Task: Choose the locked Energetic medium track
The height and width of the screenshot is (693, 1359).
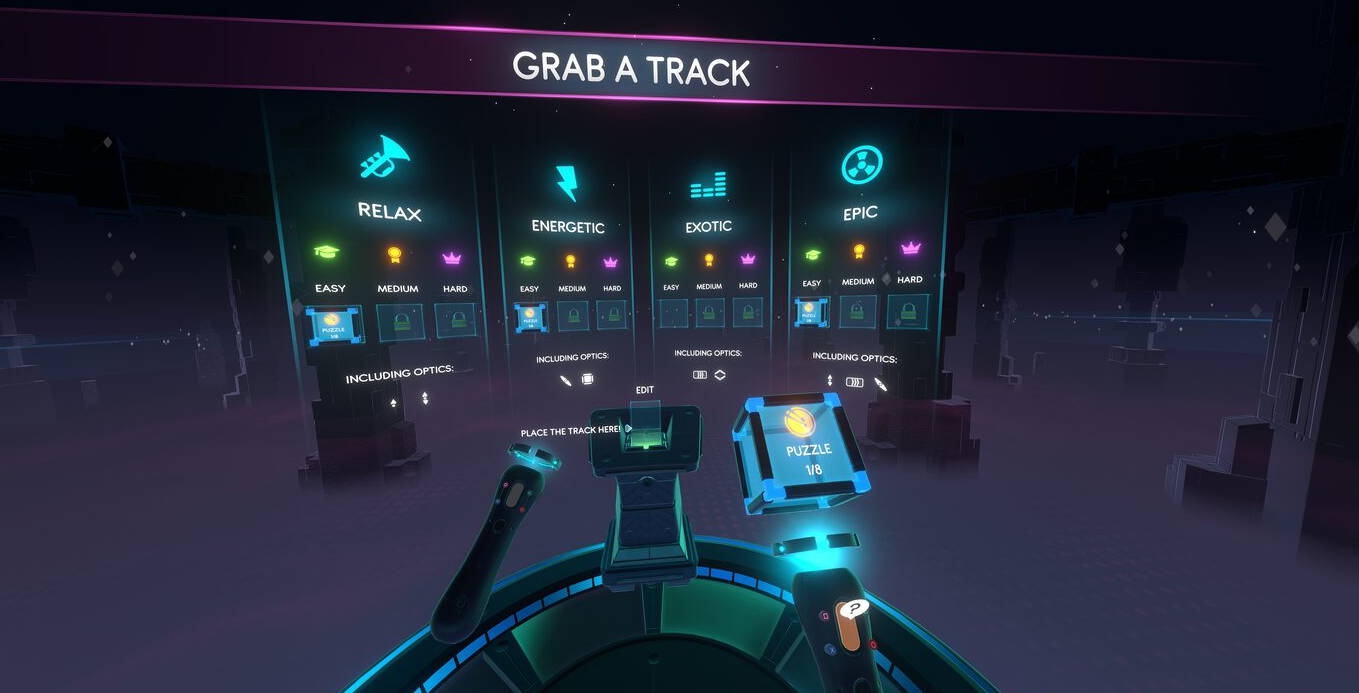Action: (574, 316)
